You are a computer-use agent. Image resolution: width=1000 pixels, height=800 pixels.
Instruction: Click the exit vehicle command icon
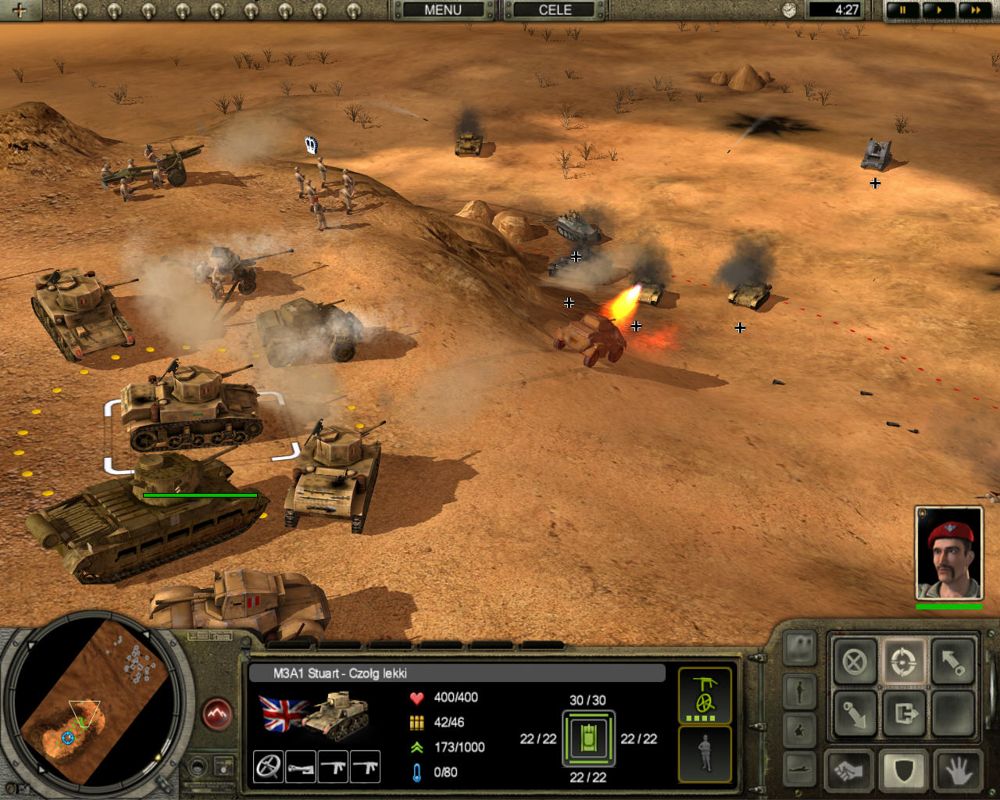(904, 713)
